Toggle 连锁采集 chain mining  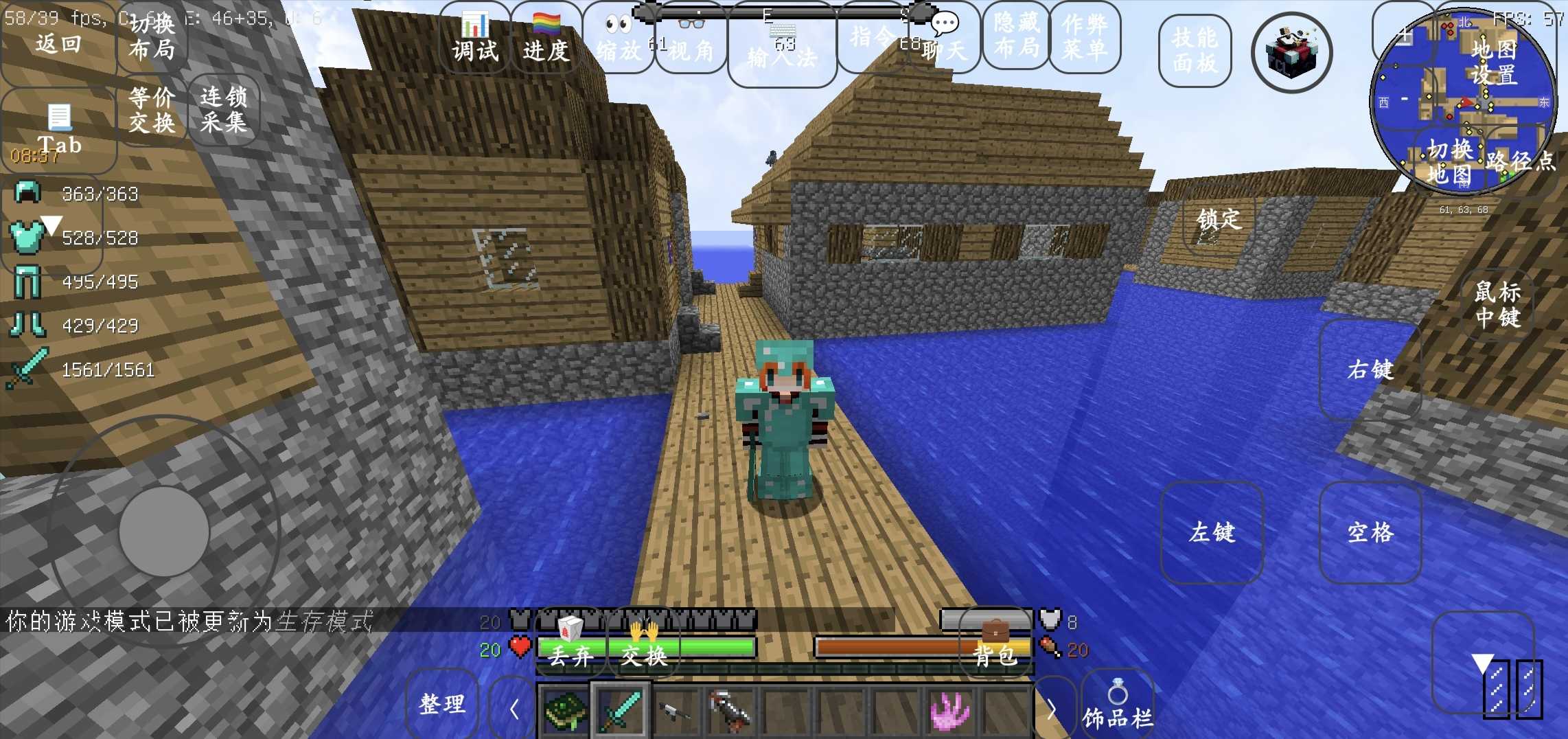(x=224, y=110)
